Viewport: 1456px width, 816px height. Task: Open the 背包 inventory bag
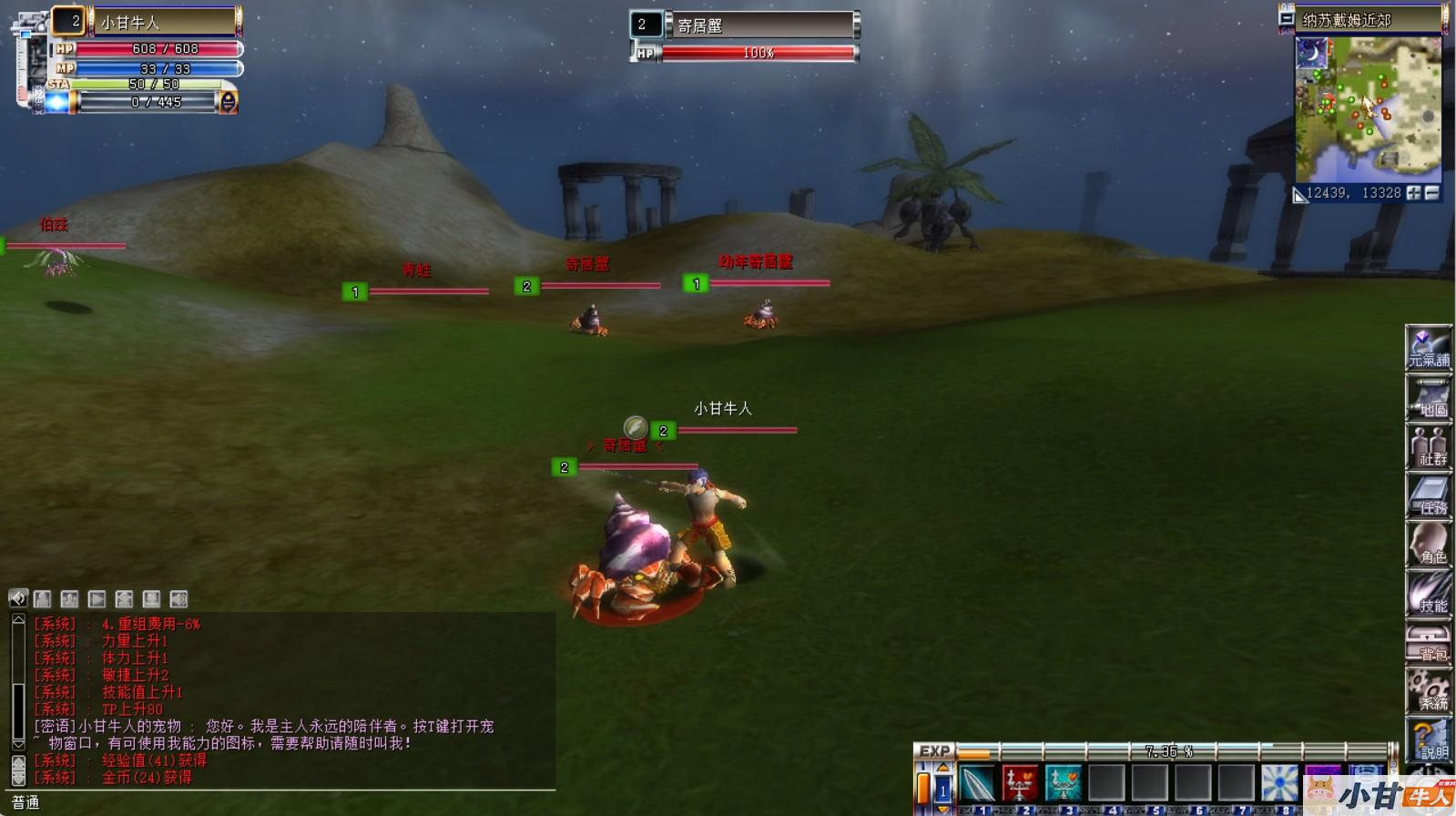click(x=1428, y=643)
